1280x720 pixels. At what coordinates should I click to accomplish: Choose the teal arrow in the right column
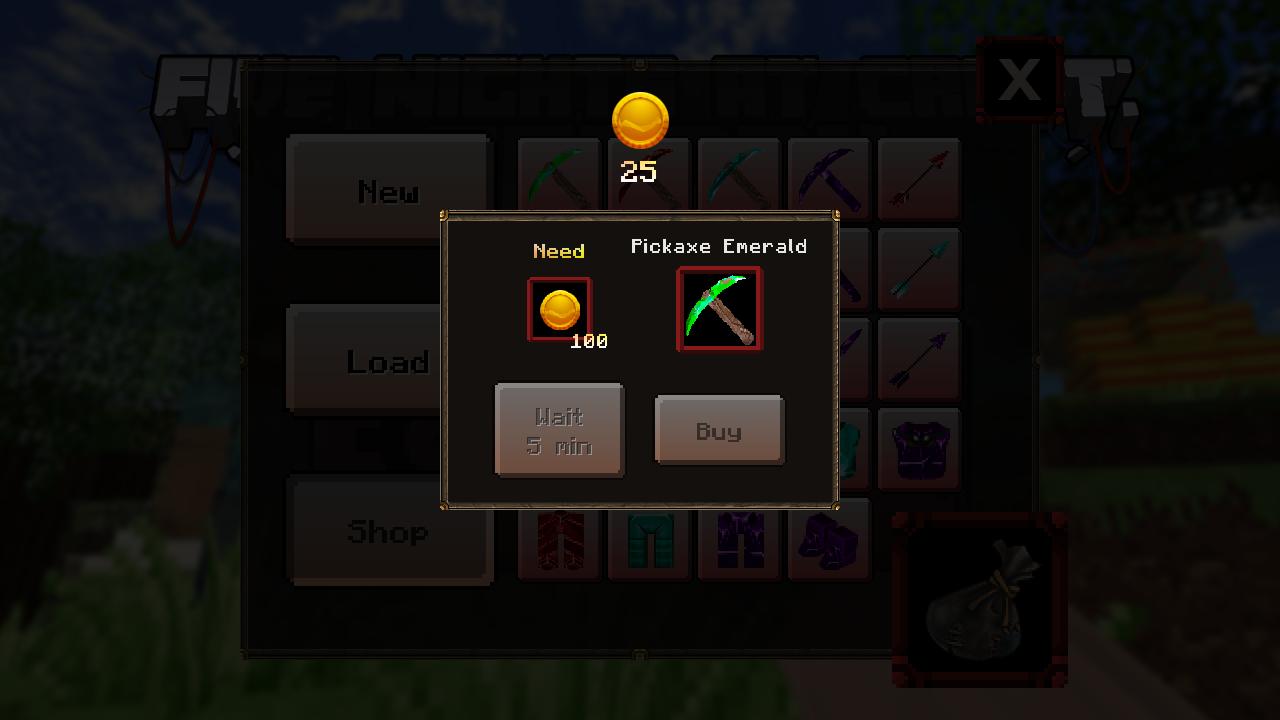tap(919, 268)
